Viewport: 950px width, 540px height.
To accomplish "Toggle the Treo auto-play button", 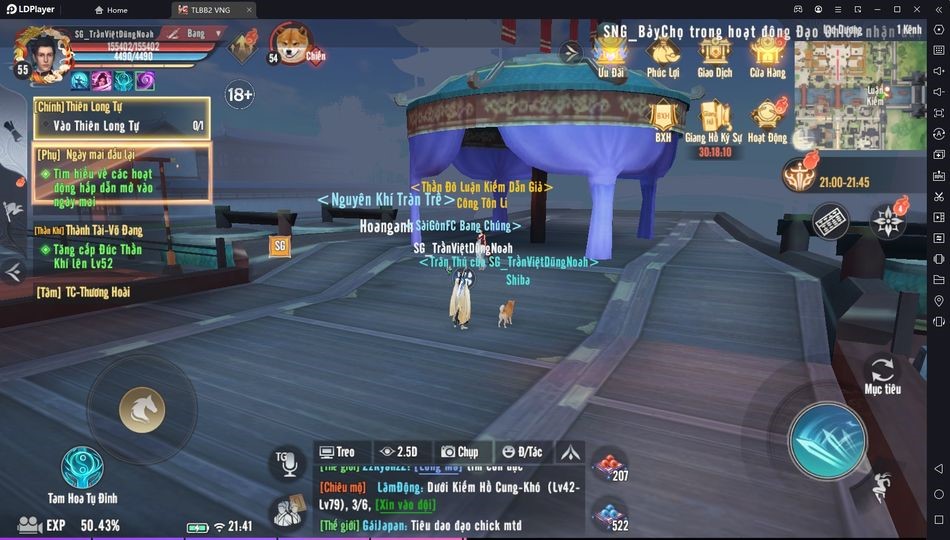I will click(337, 452).
